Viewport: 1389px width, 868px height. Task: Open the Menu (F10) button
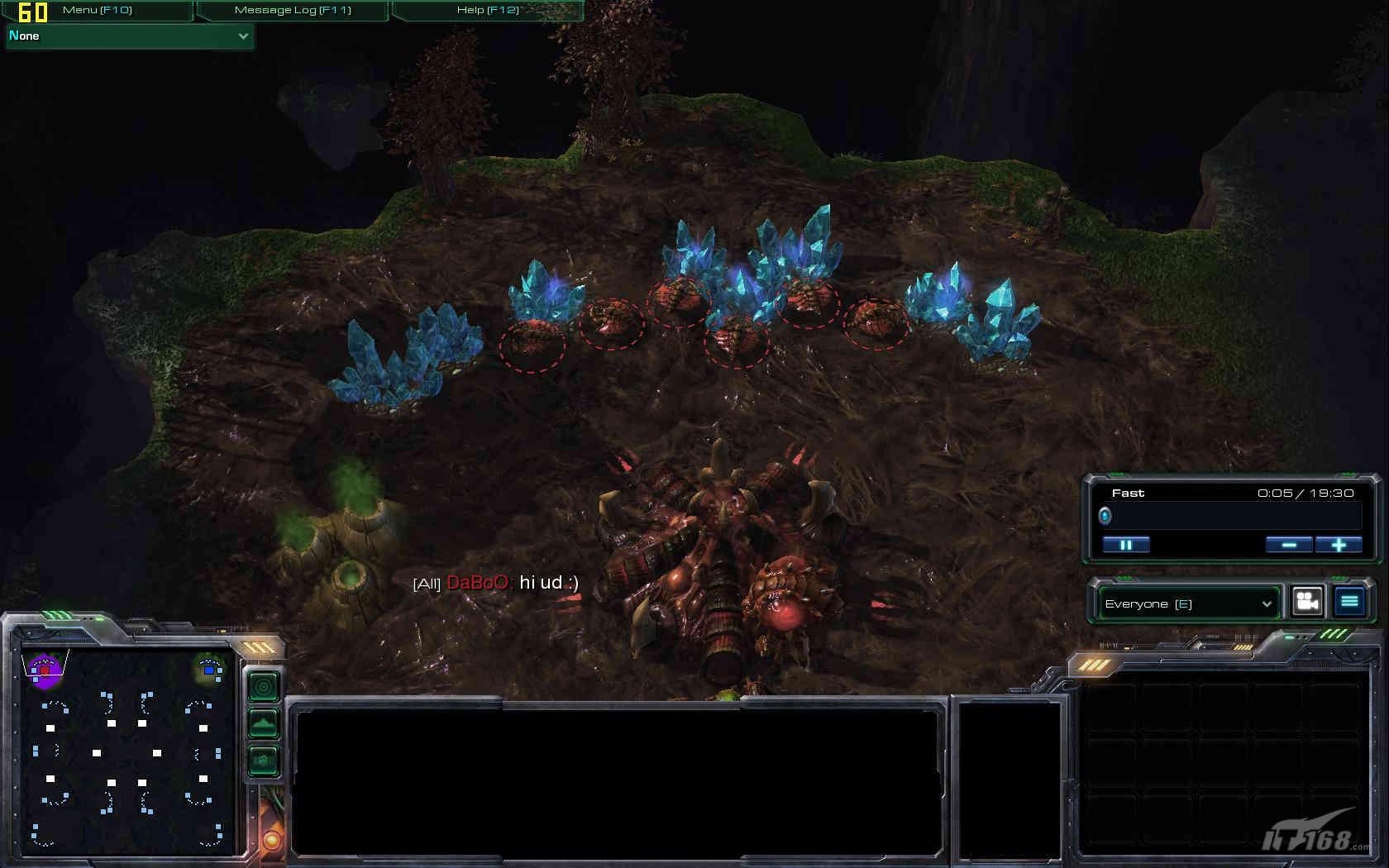point(98,10)
